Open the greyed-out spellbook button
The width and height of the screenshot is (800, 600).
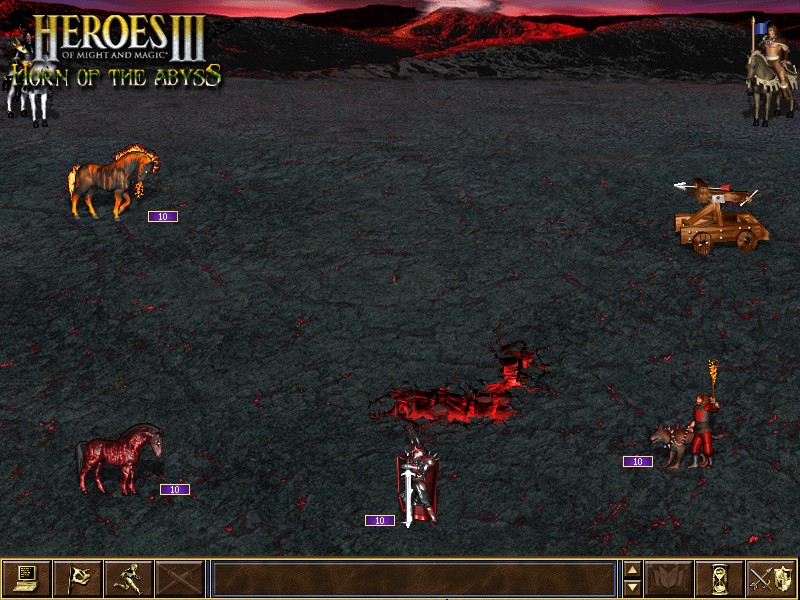(668, 578)
